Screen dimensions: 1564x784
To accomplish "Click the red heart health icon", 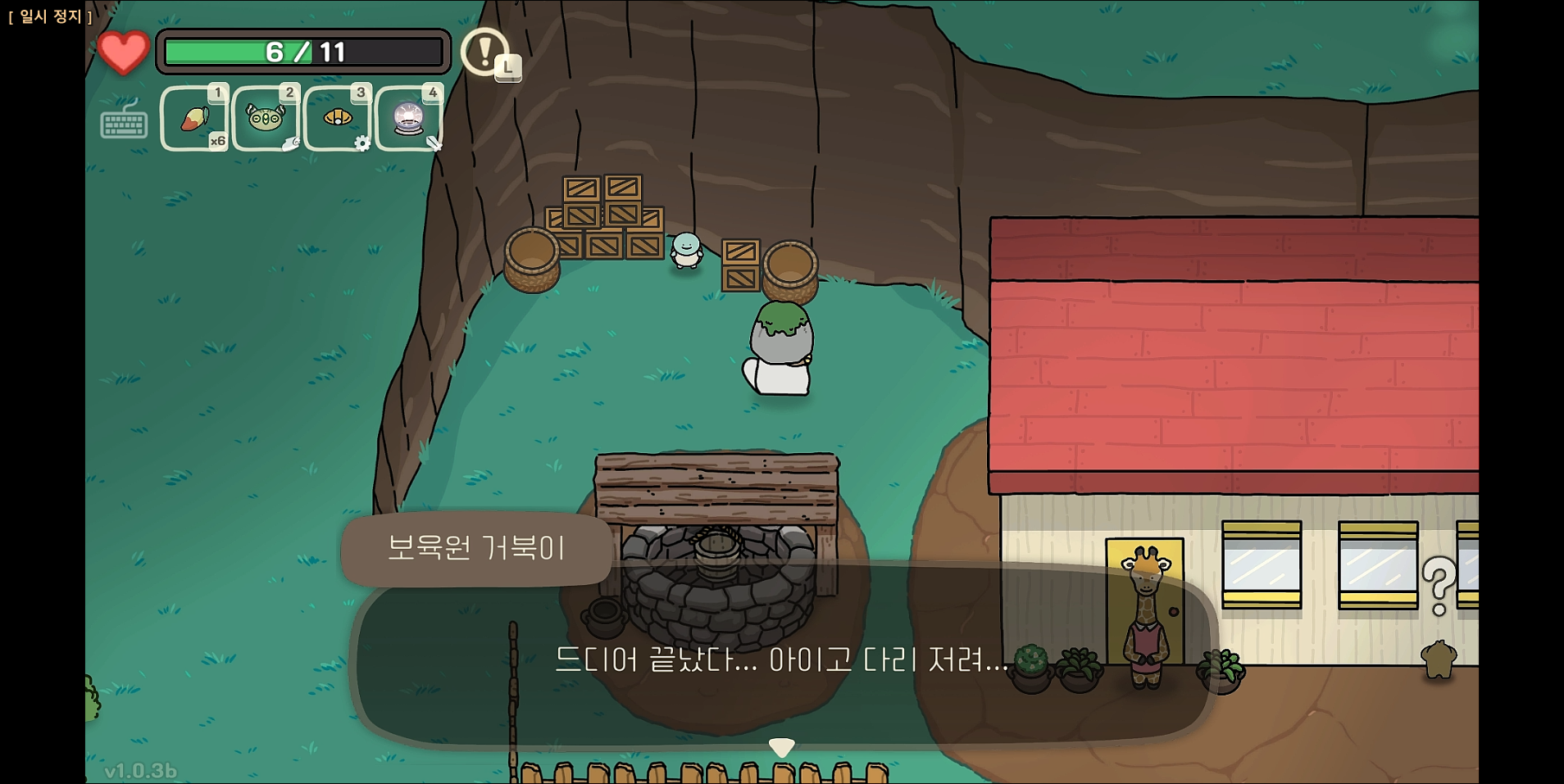I will 123,52.
